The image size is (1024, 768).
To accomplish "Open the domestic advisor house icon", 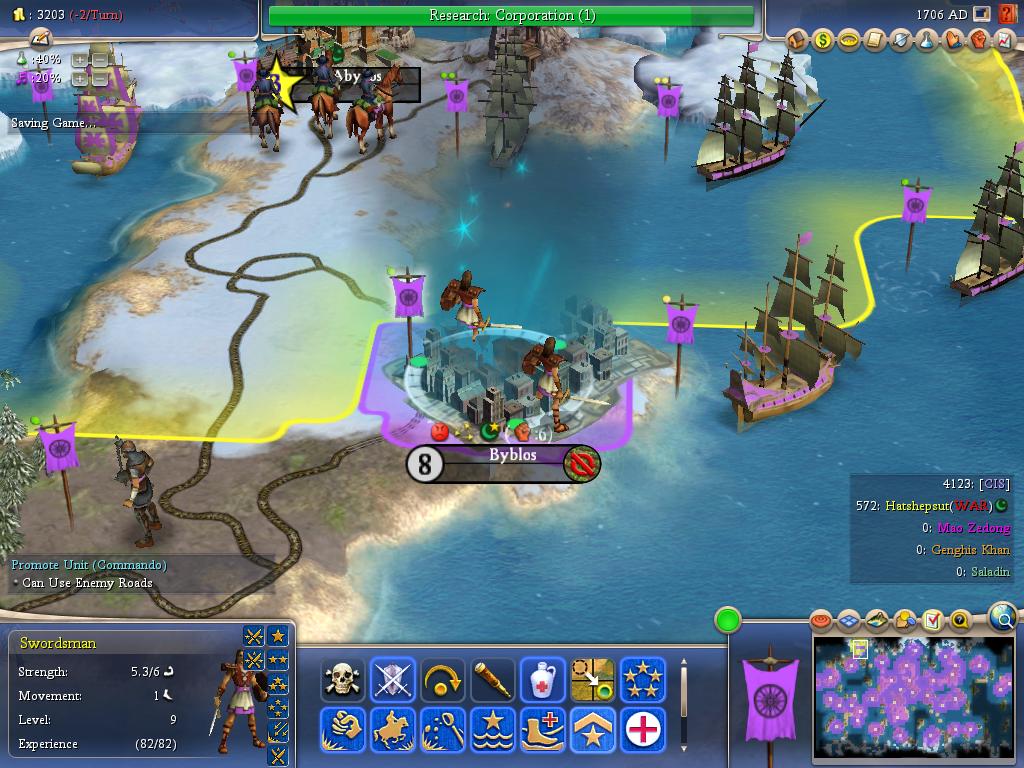I will [x=797, y=40].
